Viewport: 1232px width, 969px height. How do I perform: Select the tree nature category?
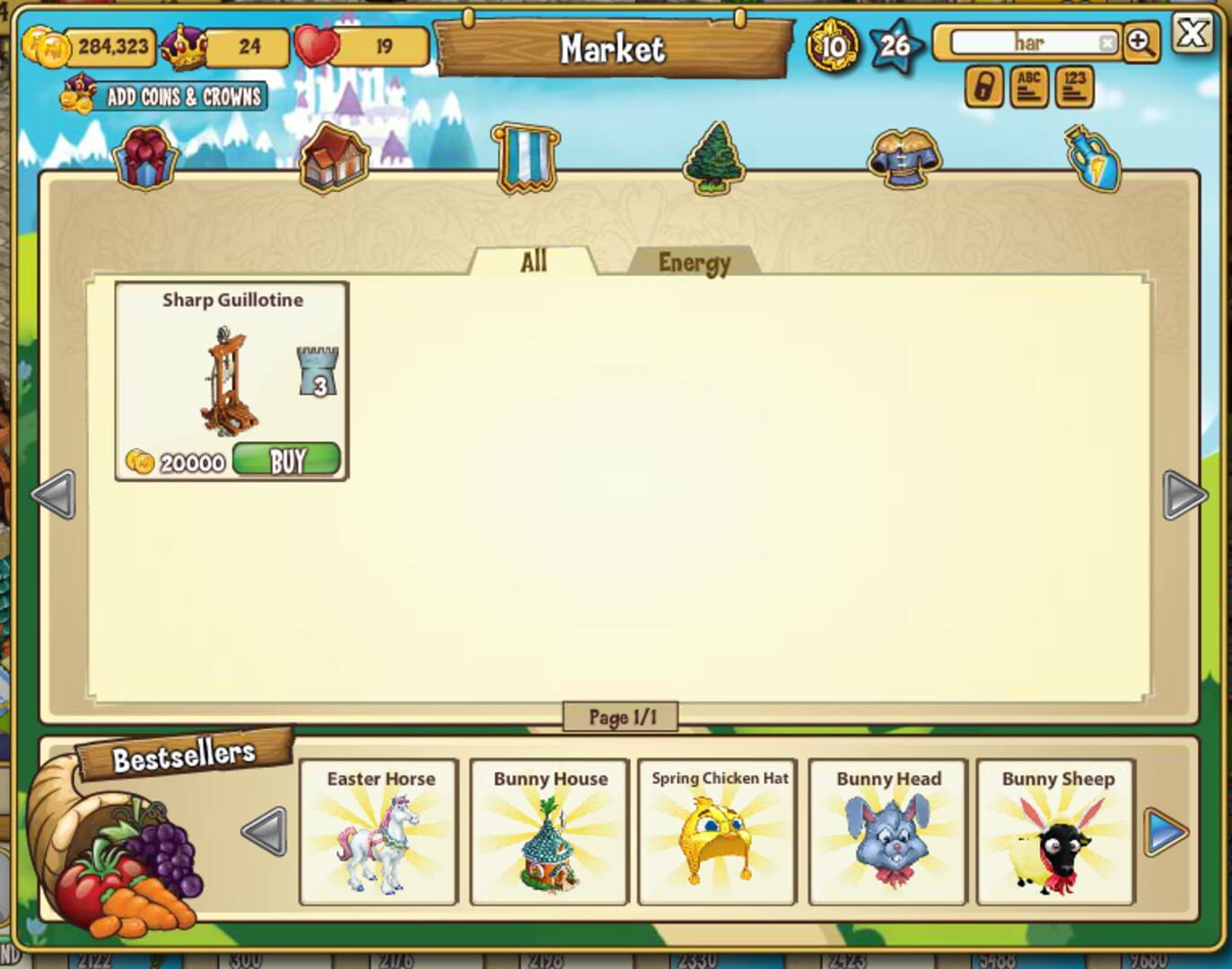click(x=712, y=157)
